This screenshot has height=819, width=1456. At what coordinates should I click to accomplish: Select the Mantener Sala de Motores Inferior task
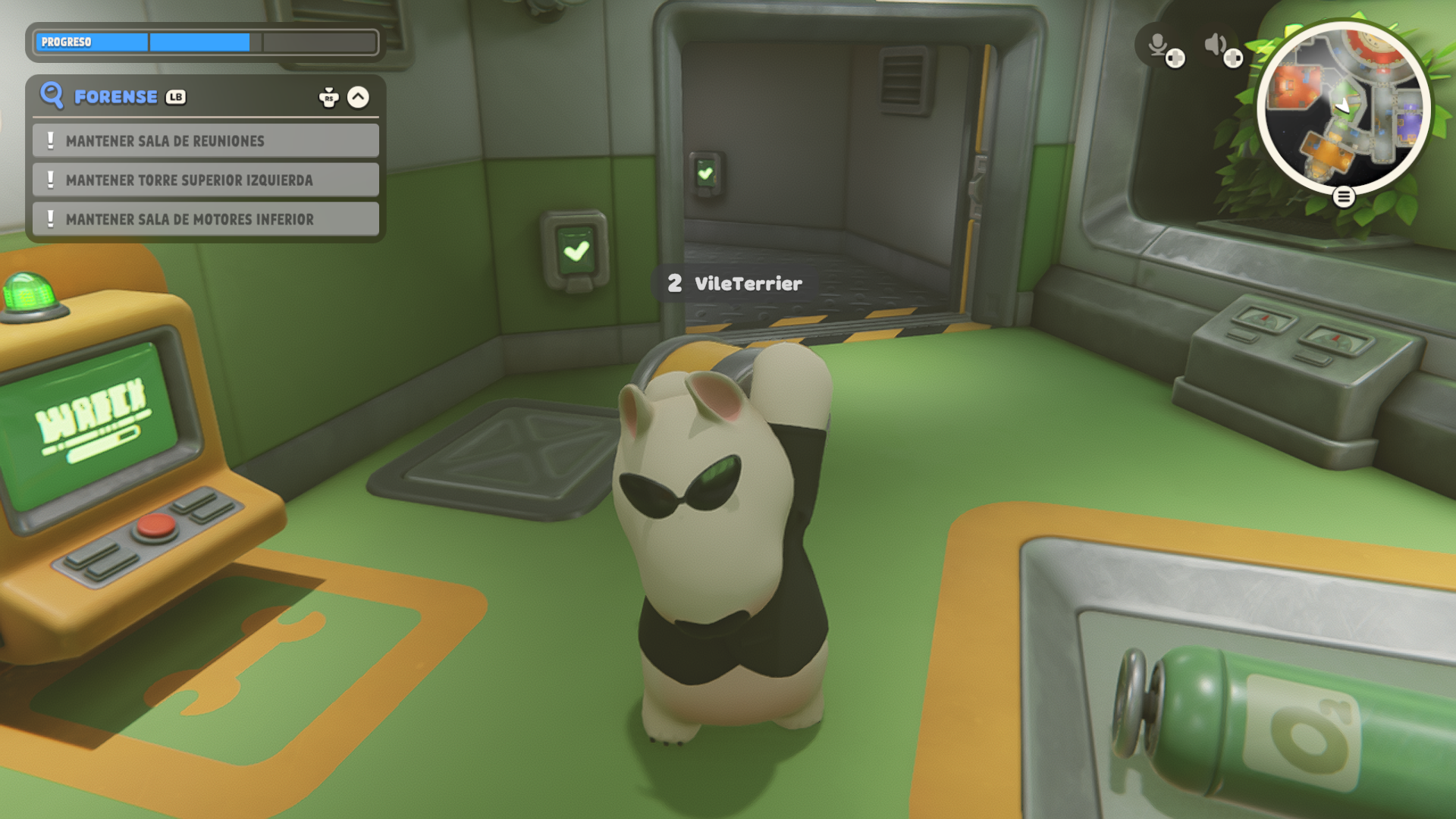206,219
